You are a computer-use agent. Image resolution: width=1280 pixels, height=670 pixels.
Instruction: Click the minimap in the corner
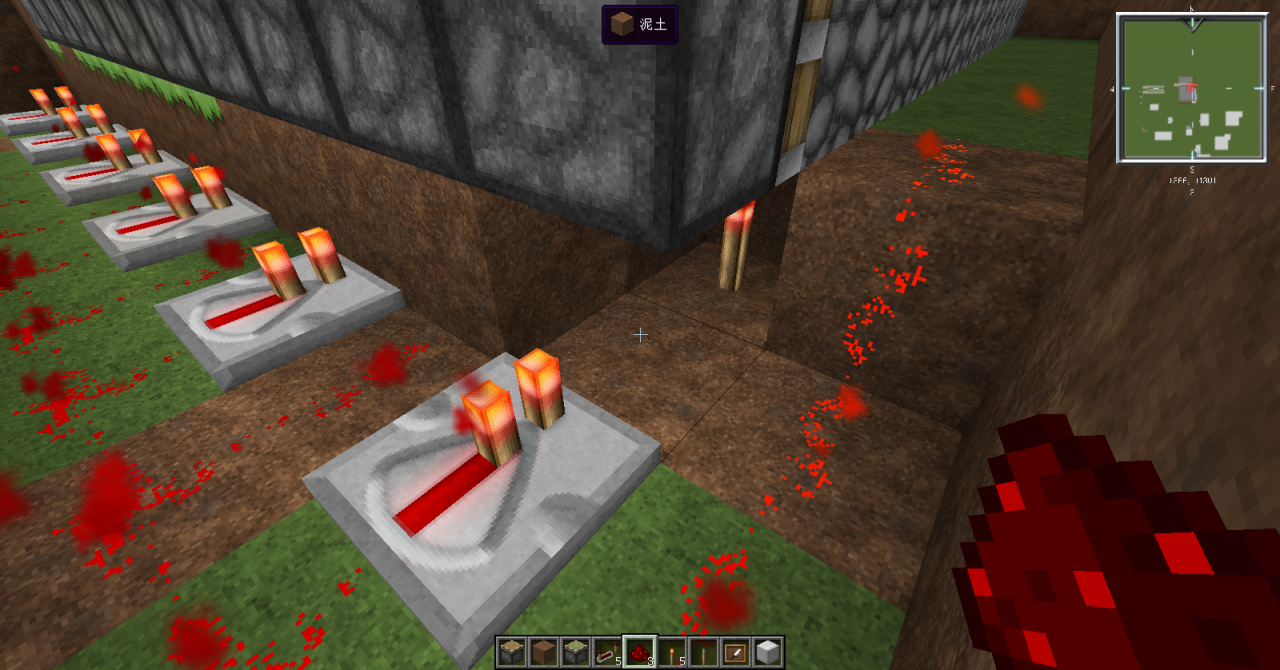click(x=1191, y=88)
